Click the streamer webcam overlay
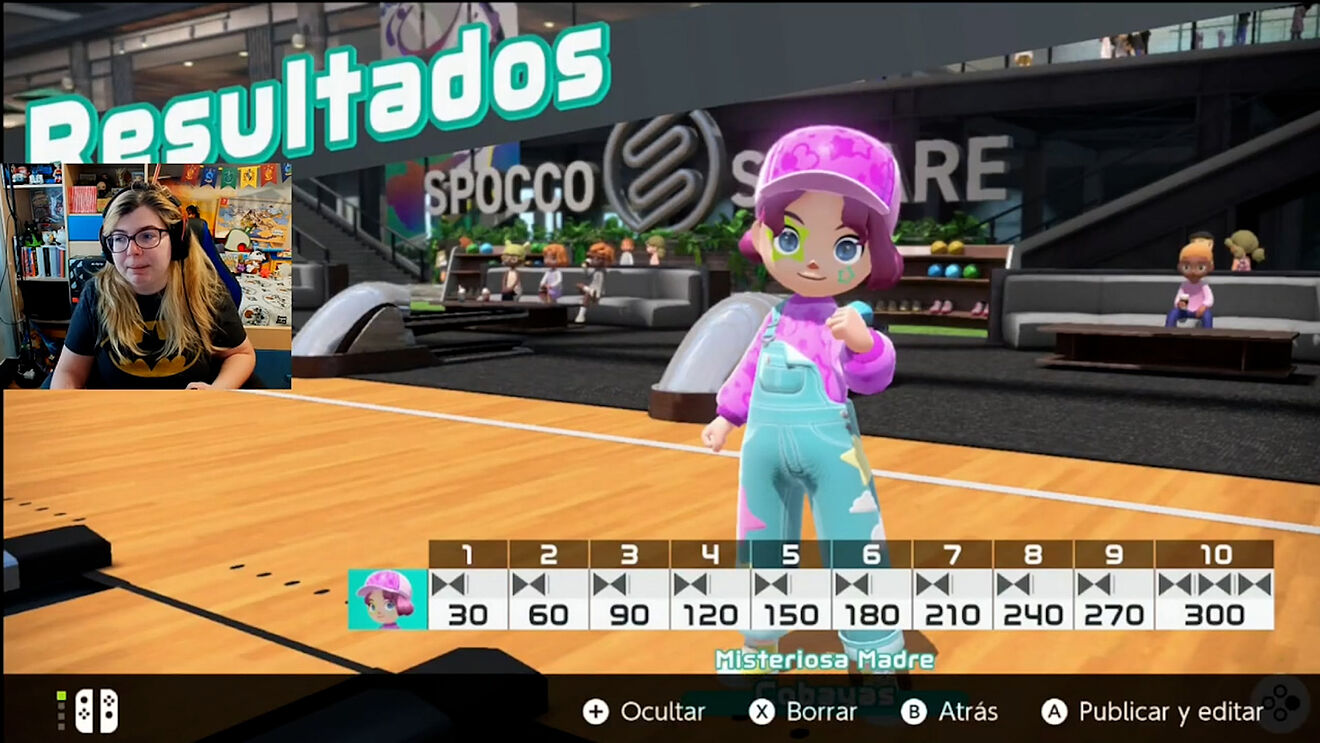The image size is (1320, 743). pyautogui.click(x=148, y=276)
